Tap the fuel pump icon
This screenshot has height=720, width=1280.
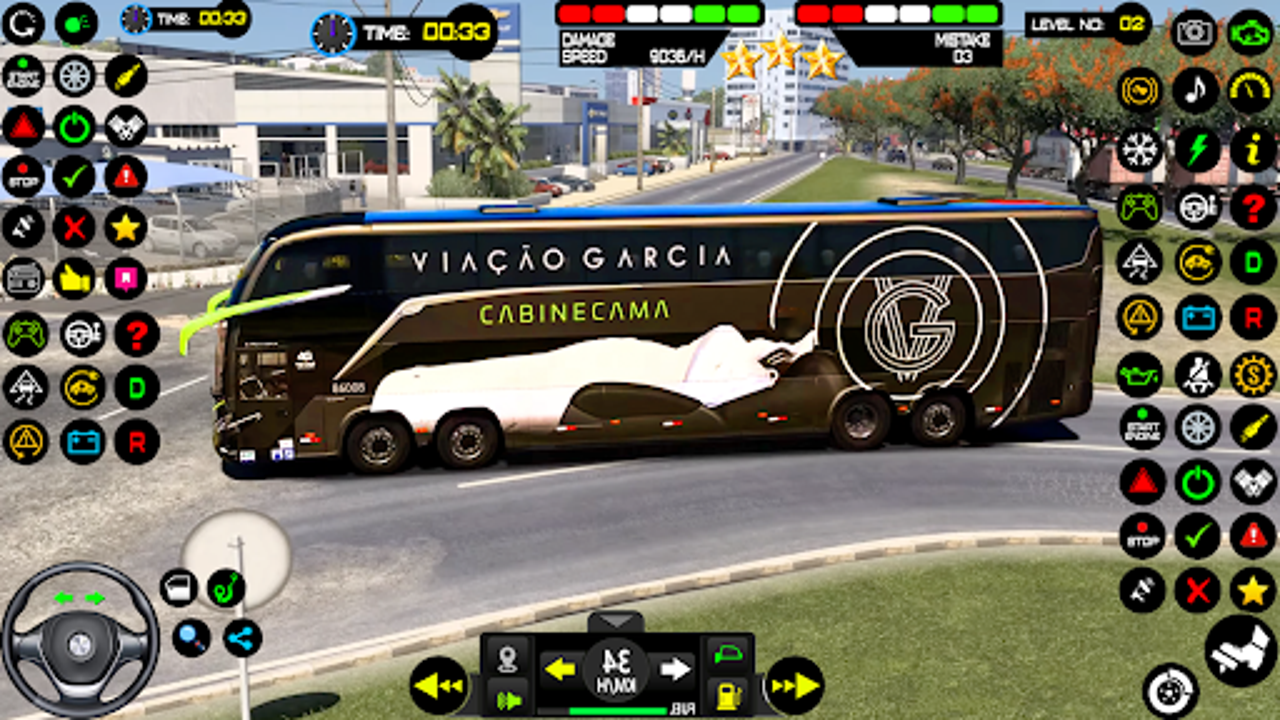pyautogui.click(x=729, y=696)
